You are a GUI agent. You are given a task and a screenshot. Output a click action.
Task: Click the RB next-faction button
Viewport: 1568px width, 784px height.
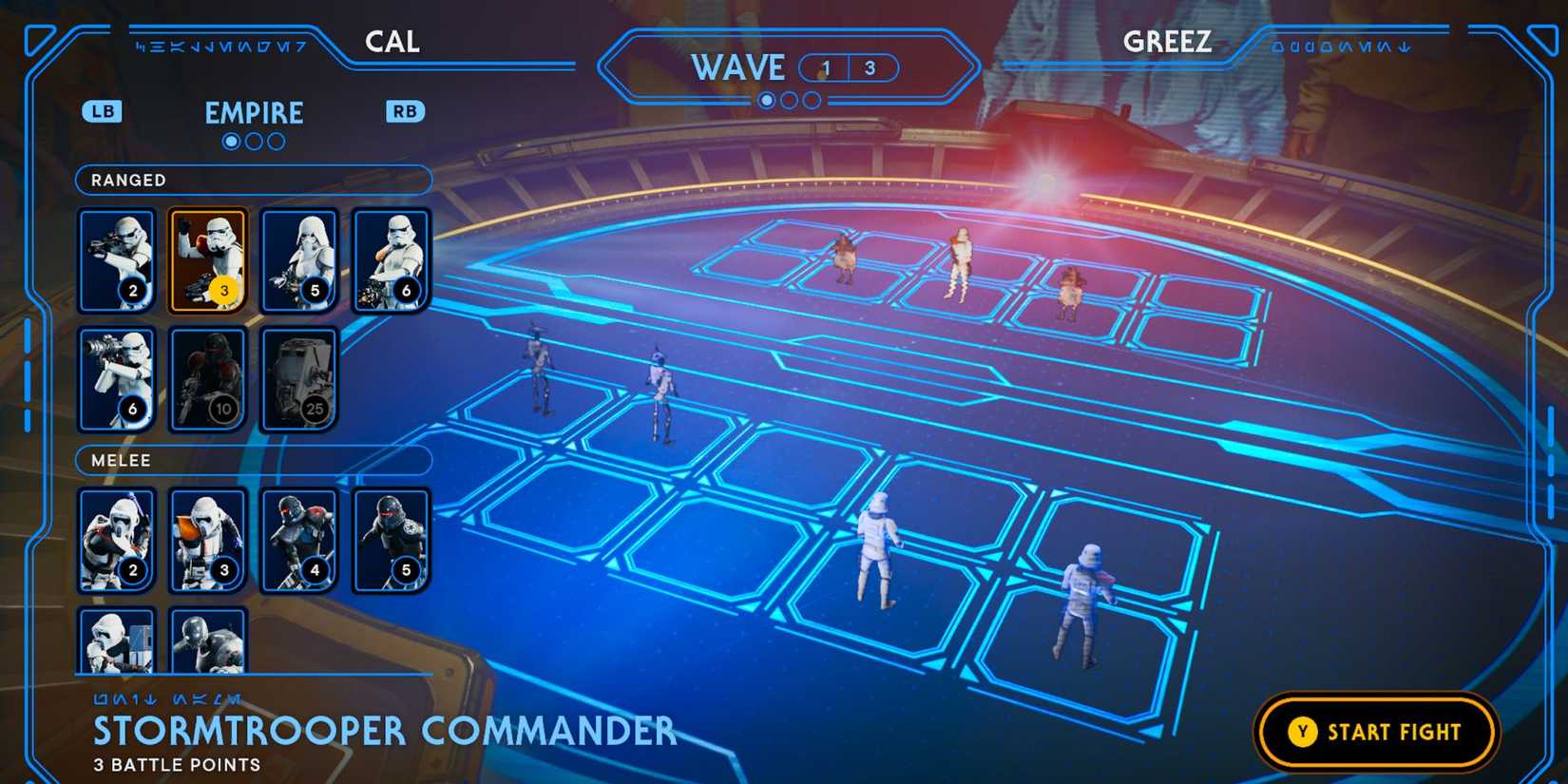pos(404,111)
